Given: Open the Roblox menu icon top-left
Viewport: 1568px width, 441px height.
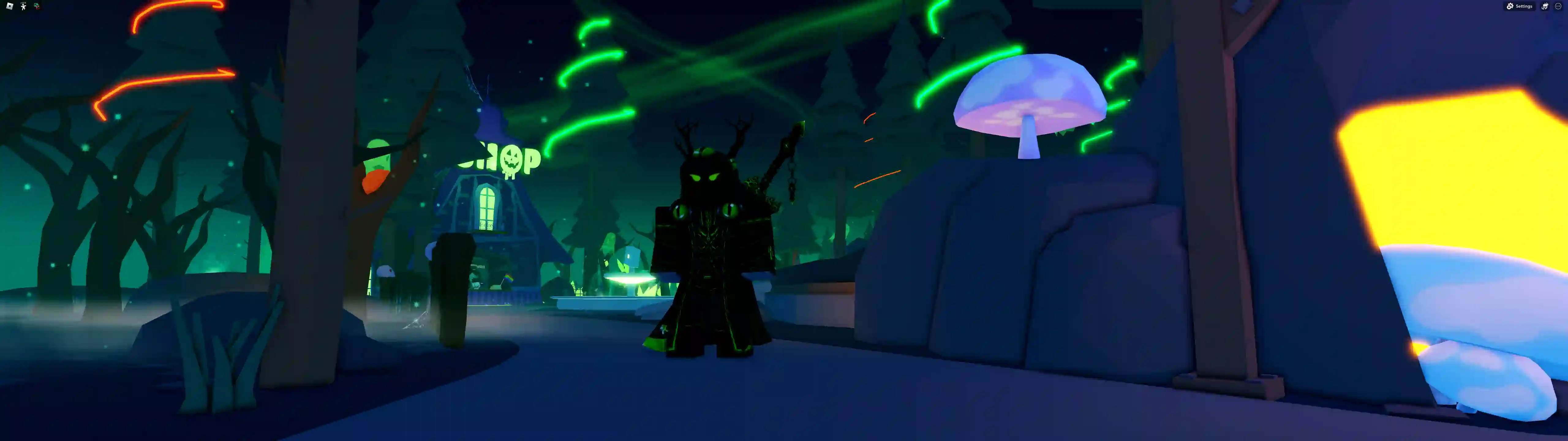Looking at the screenshot, I should pyautogui.click(x=9, y=6).
